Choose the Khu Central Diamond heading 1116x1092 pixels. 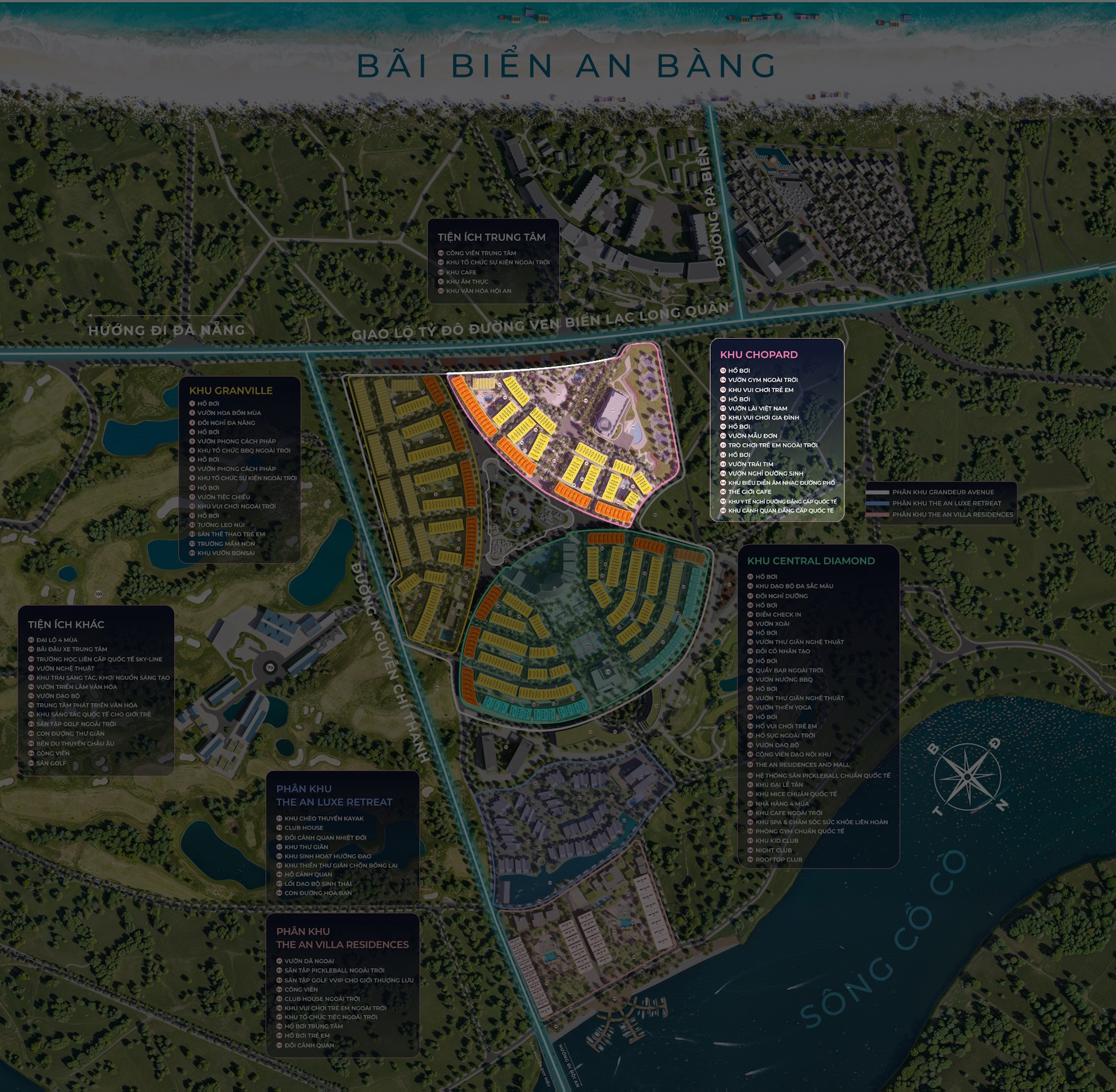811,561
